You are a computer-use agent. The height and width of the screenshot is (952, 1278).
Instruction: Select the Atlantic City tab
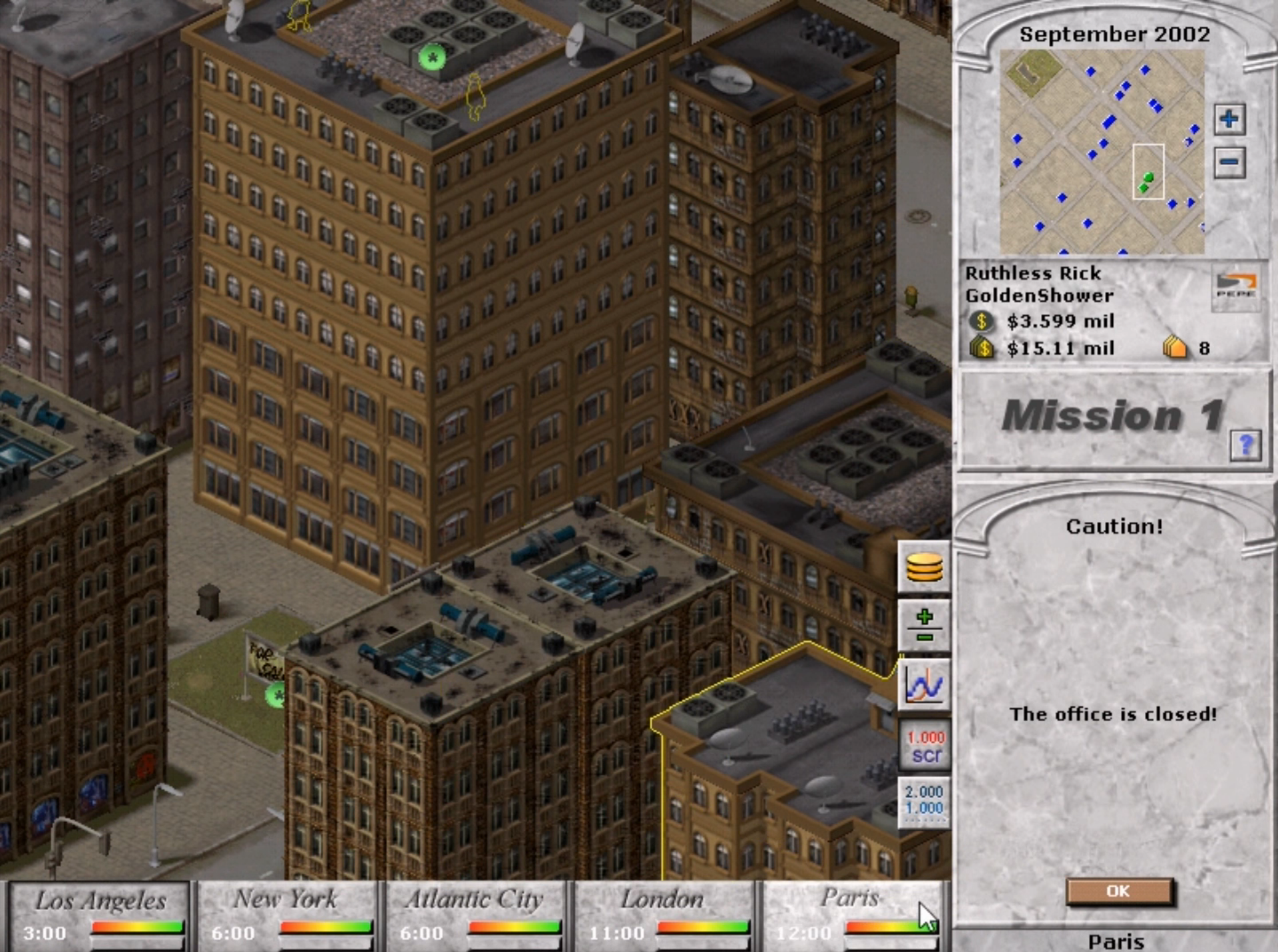point(475,915)
